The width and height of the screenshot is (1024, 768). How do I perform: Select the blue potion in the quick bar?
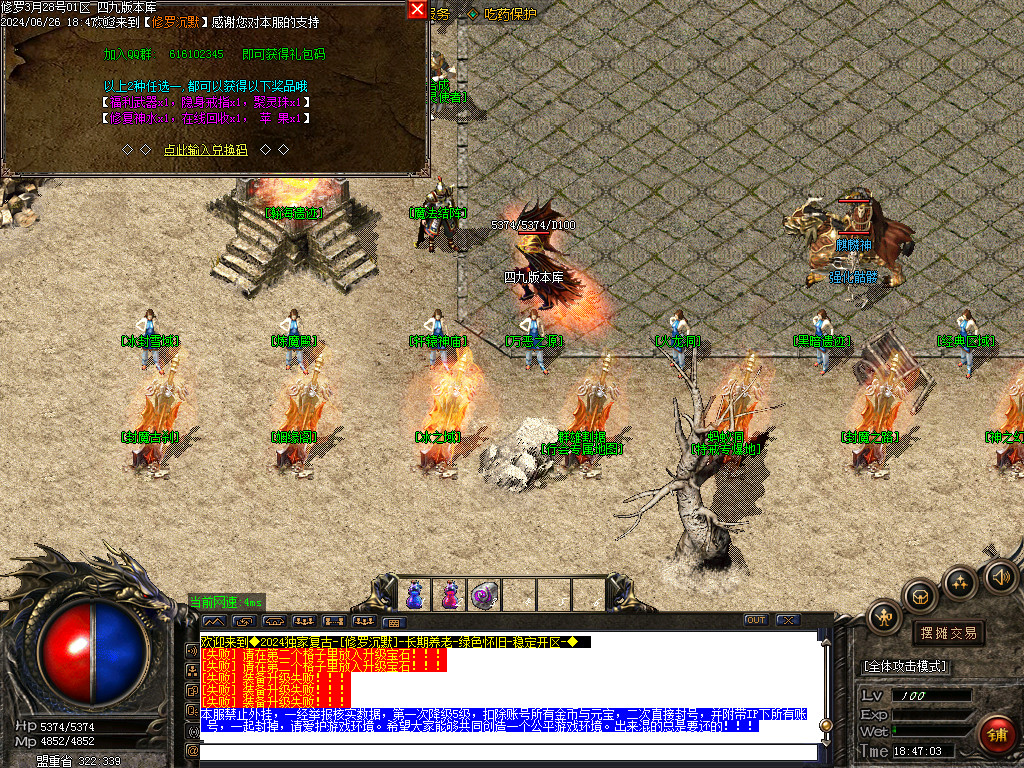coord(414,595)
